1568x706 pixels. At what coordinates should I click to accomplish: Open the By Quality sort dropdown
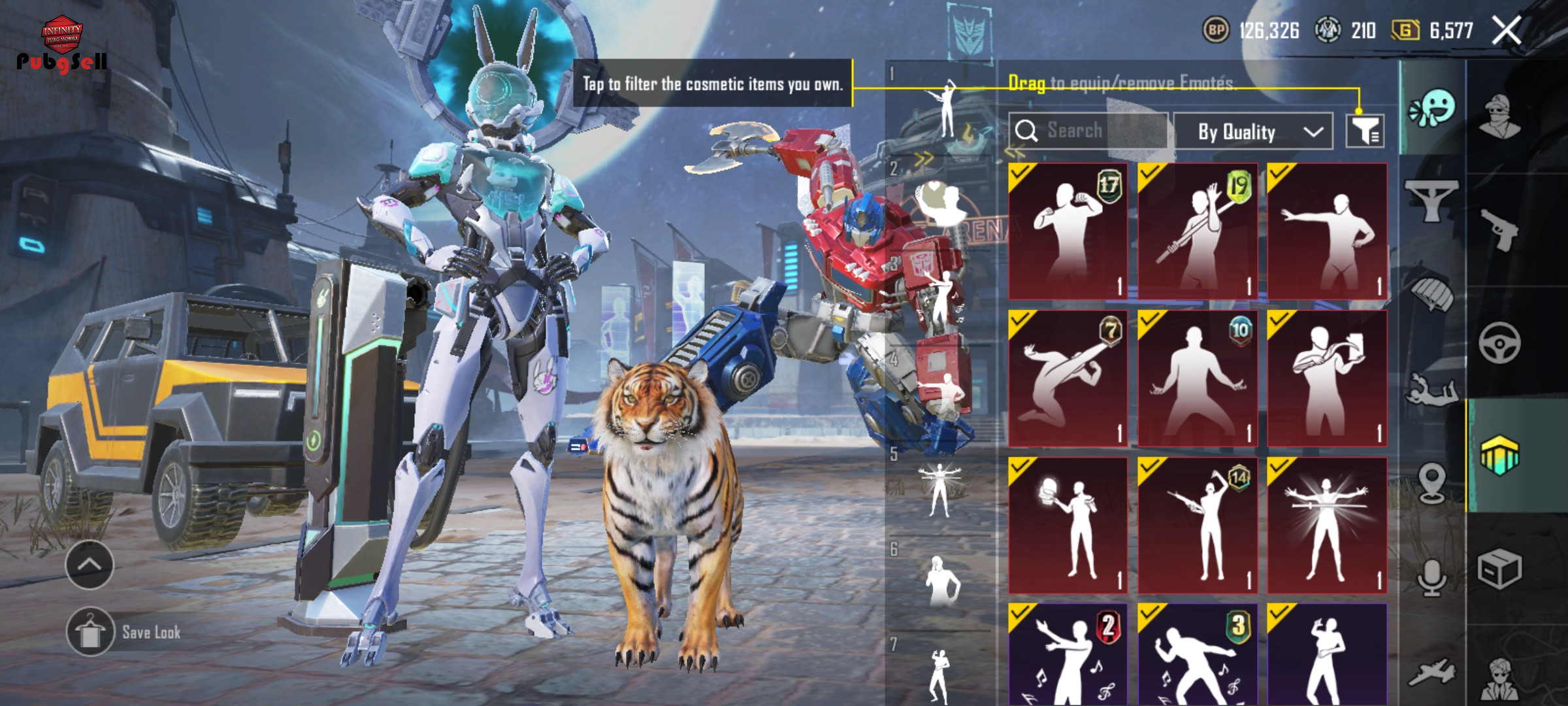1252,131
